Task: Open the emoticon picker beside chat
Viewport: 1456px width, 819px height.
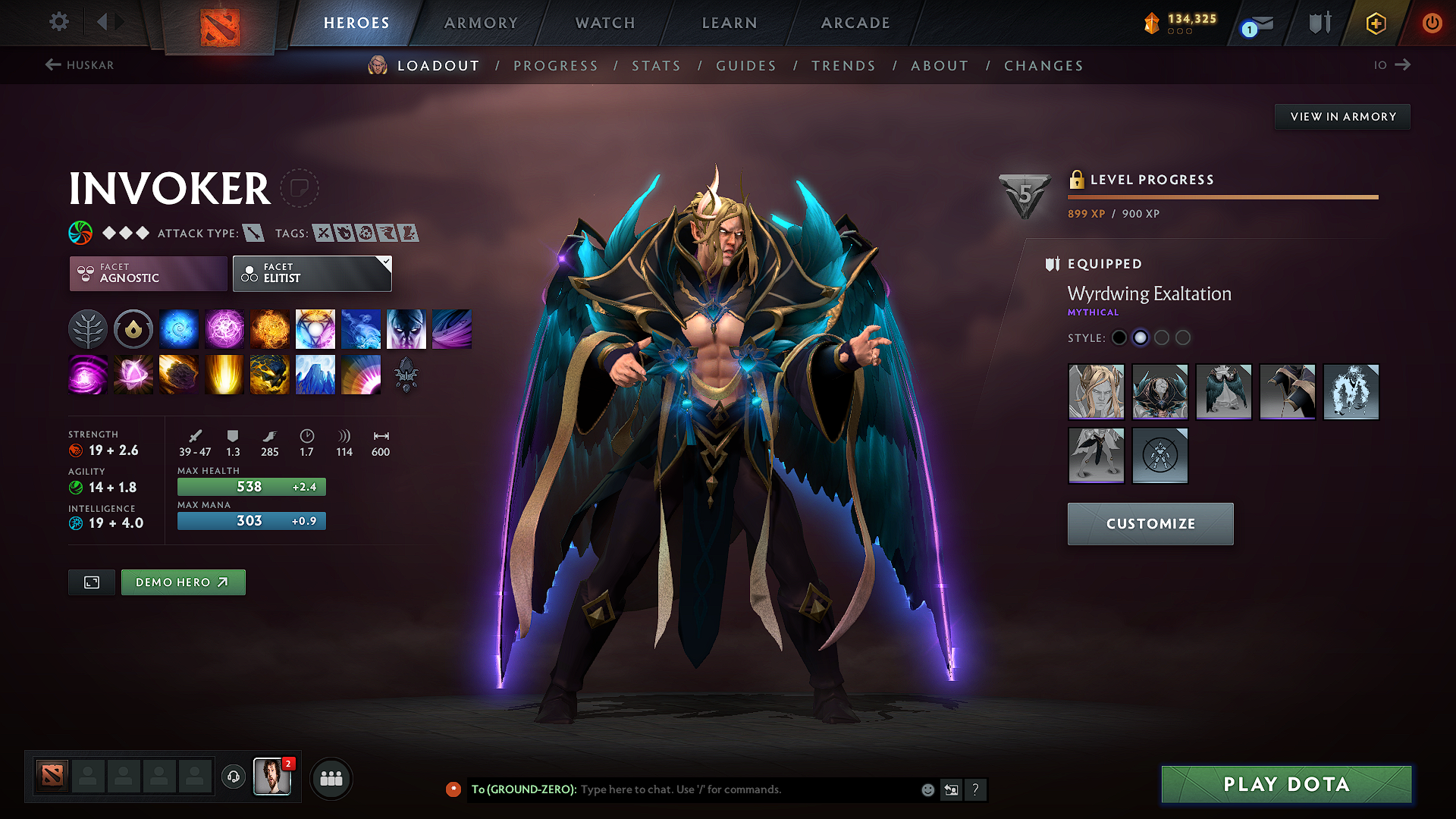Action: click(x=927, y=789)
